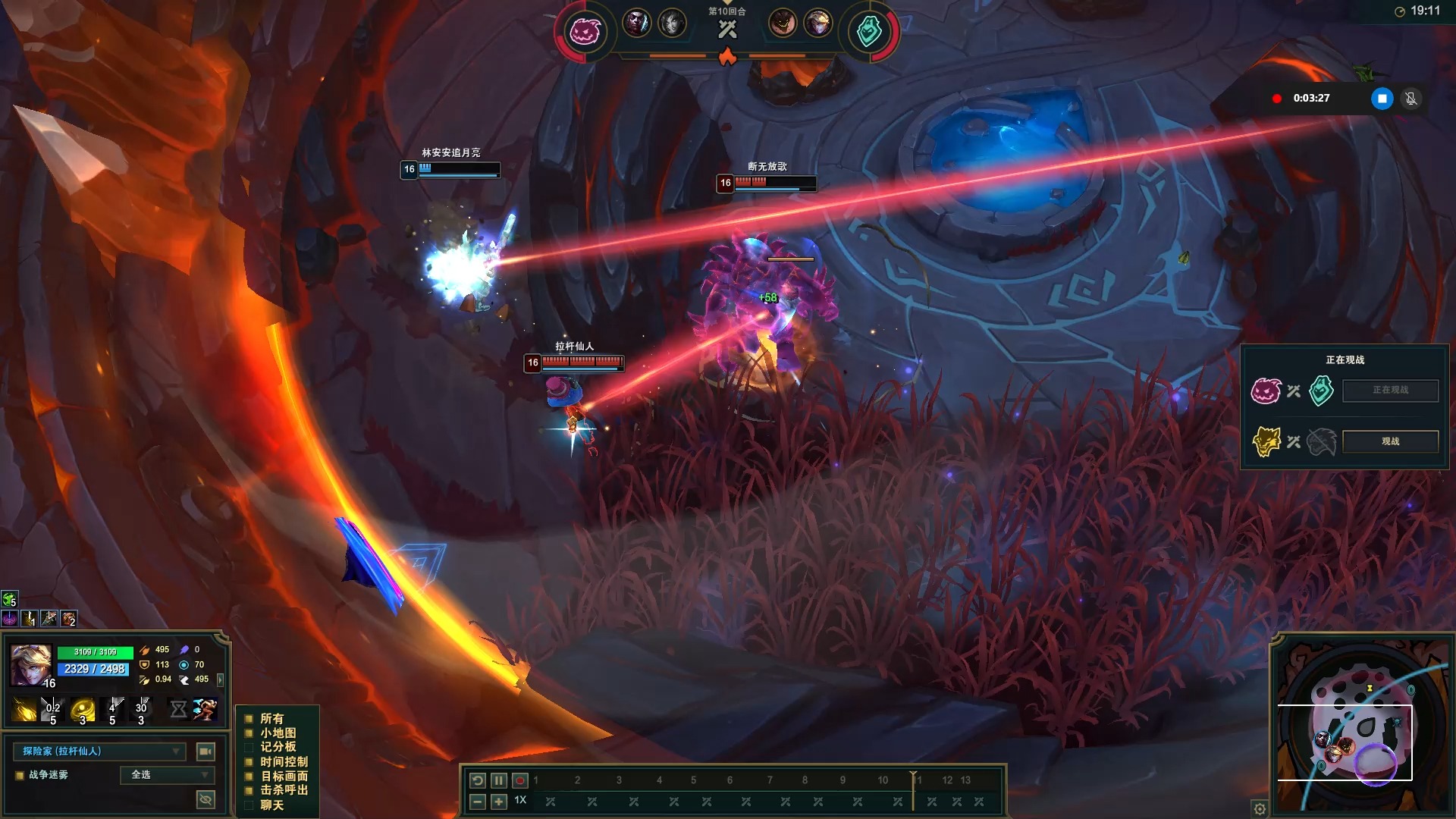Click the camera button beside the player dropdown
1456x819 pixels.
(205, 752)
